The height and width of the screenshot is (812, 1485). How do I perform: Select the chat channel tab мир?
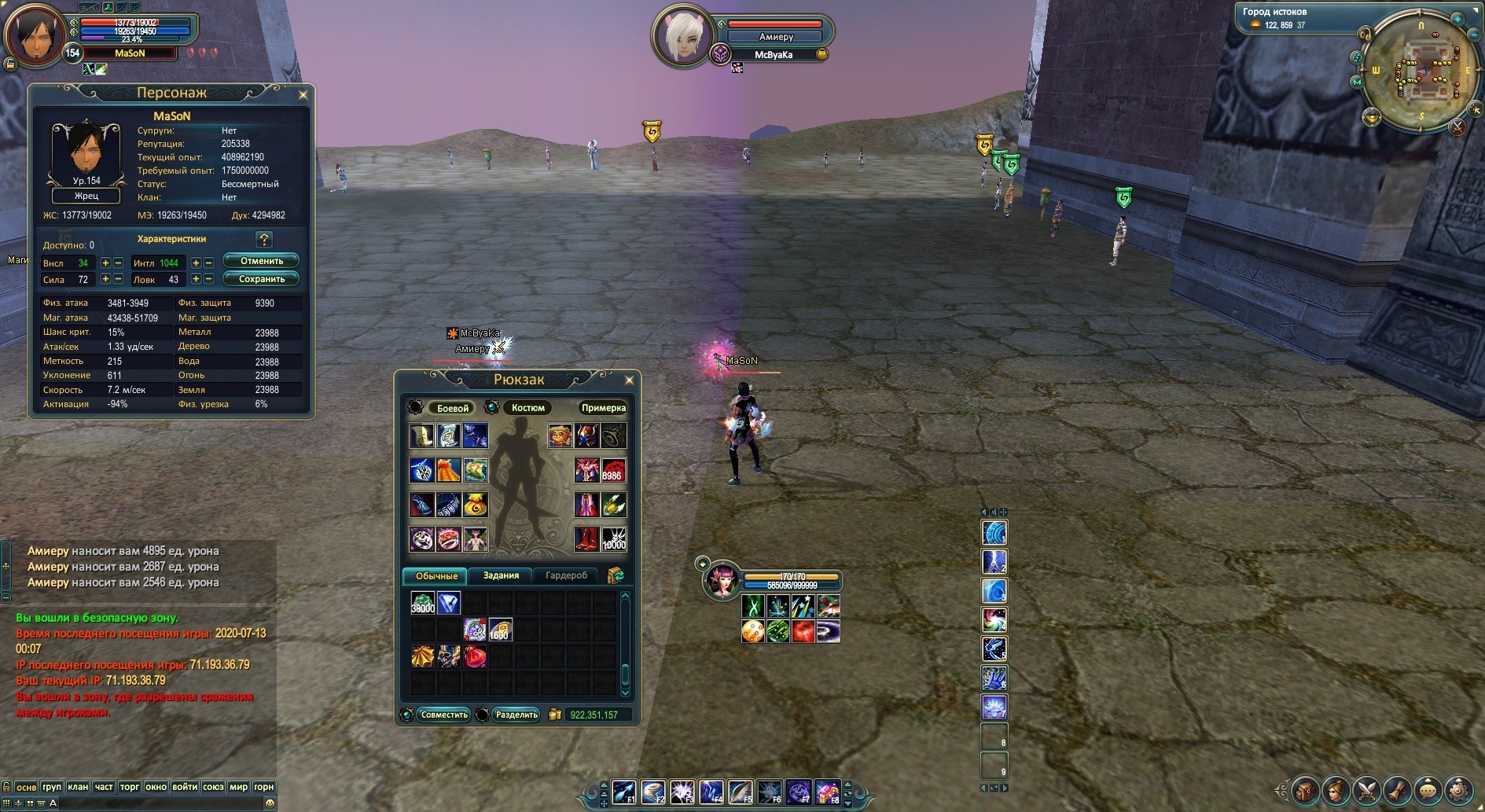238,787
